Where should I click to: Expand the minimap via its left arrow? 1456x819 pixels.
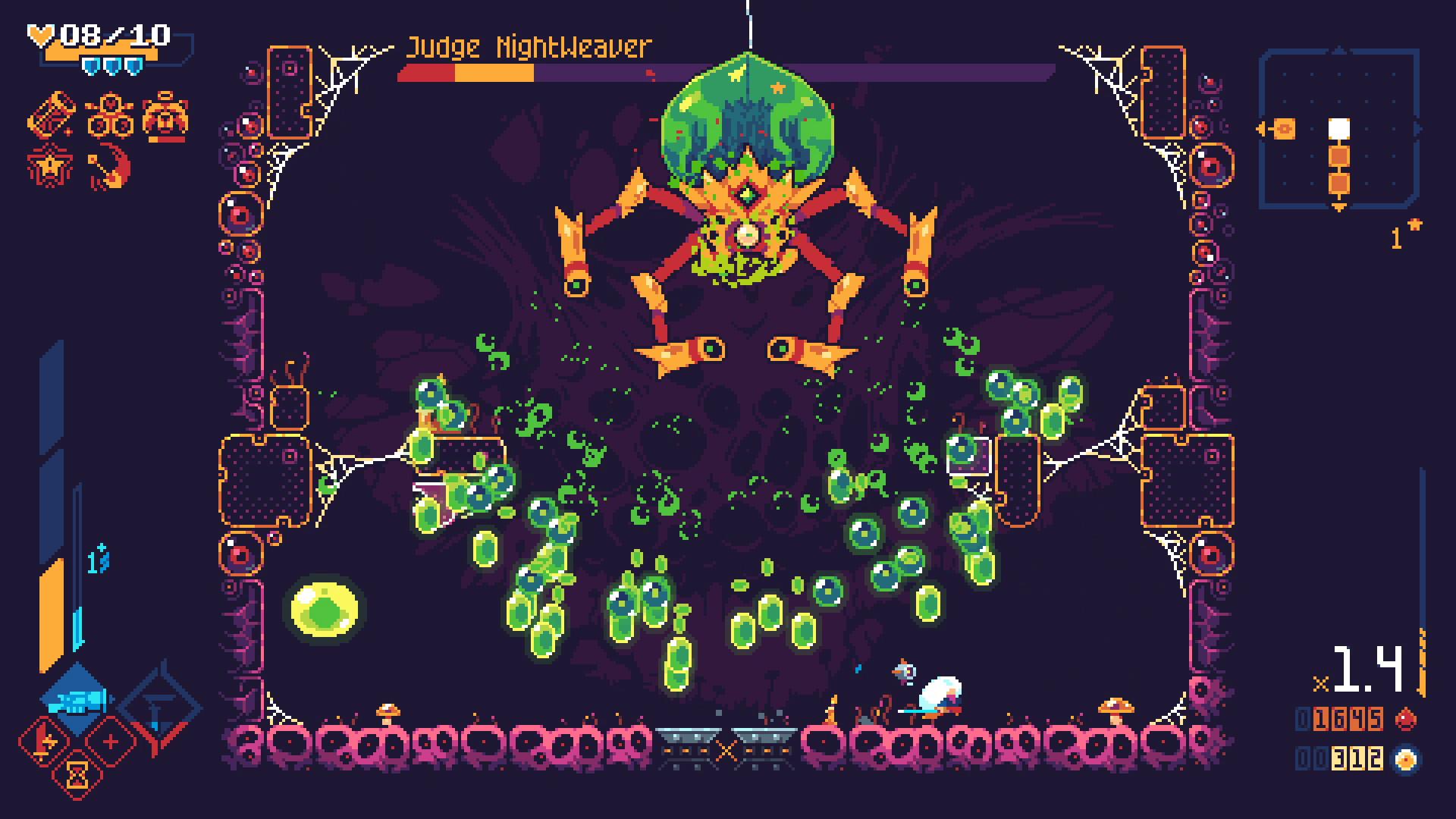[1260, 128]
